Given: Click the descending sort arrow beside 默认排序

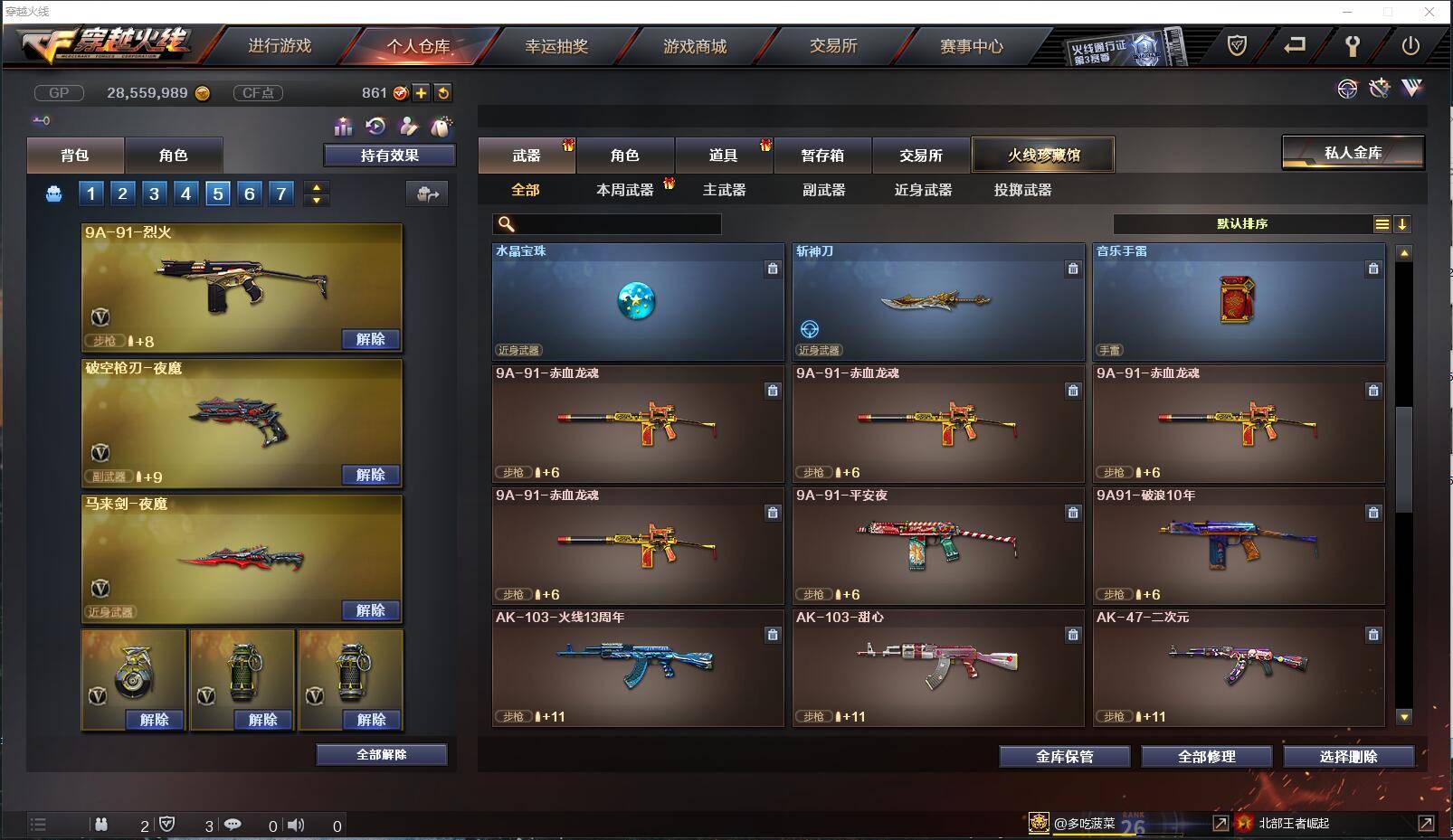Looking at the screenshot, I should pos(1403,223).
